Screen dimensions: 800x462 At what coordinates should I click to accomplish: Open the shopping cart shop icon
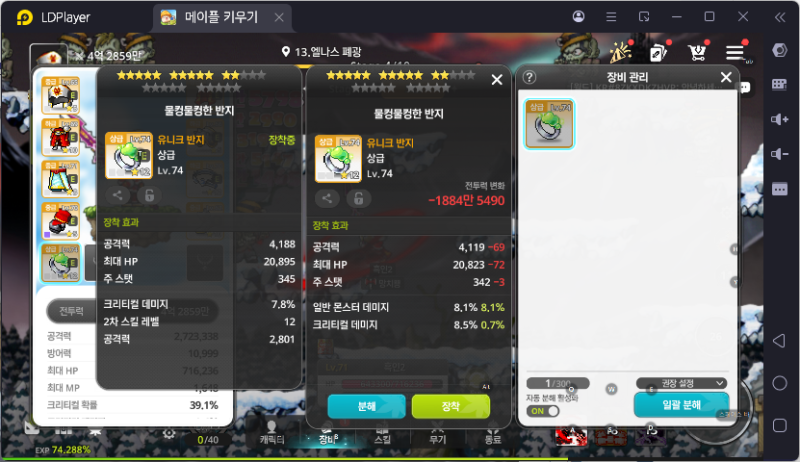tap(699, 53)
